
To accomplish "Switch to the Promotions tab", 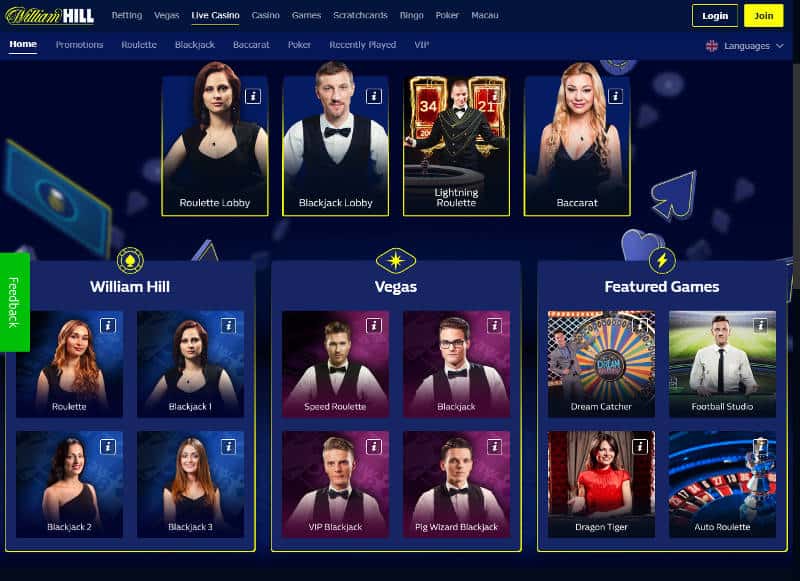I will coord(79,45).
